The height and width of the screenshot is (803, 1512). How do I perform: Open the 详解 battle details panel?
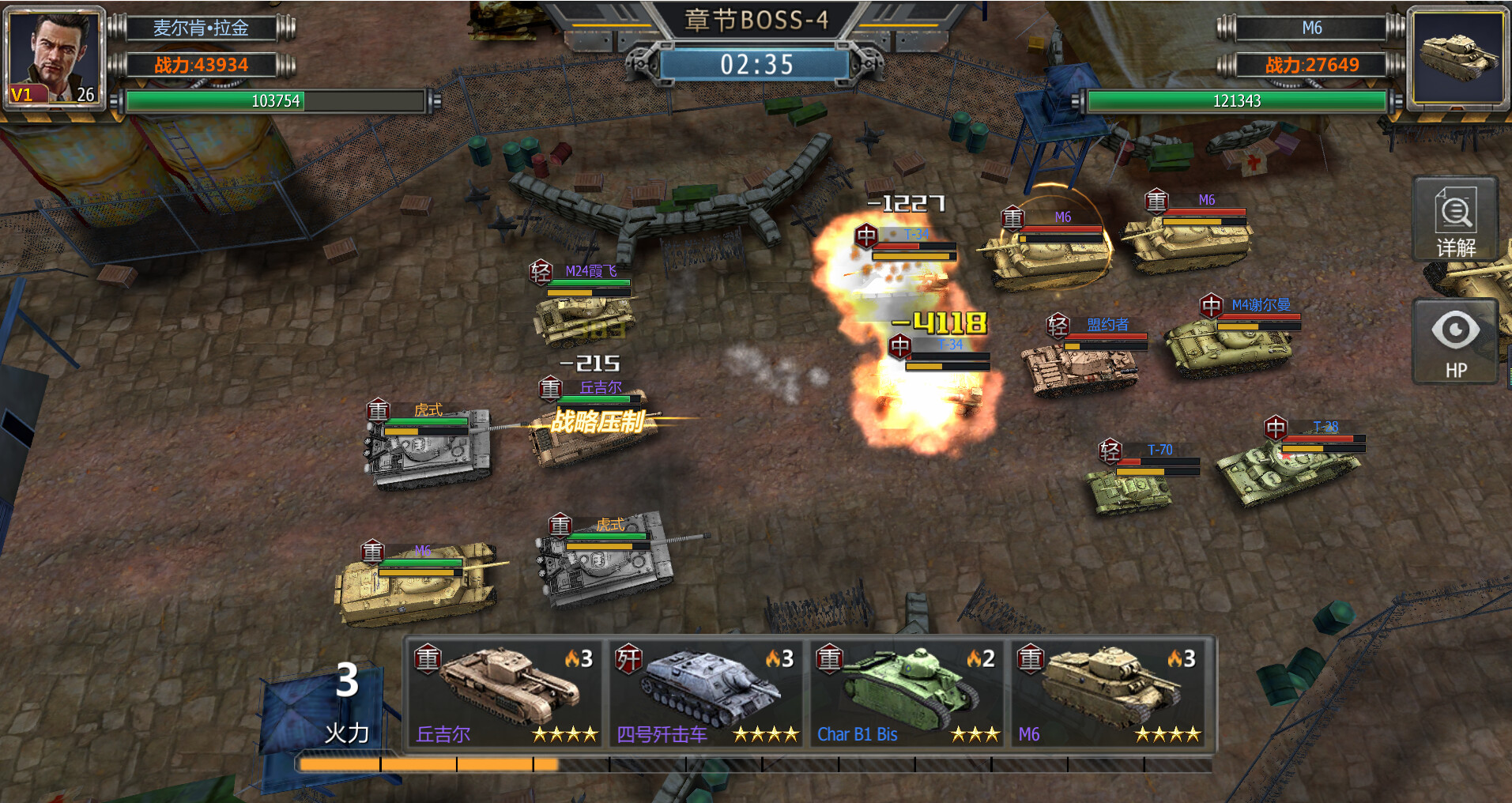point(1455,223)
